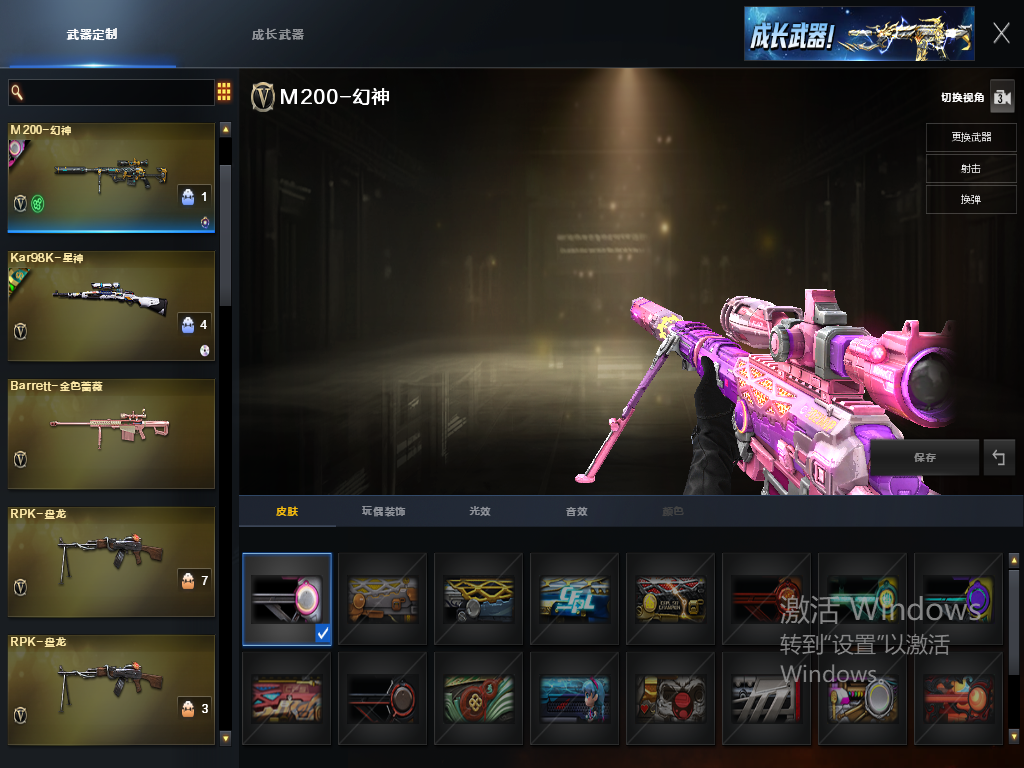Open the 光效 tab

pos(480,512)
